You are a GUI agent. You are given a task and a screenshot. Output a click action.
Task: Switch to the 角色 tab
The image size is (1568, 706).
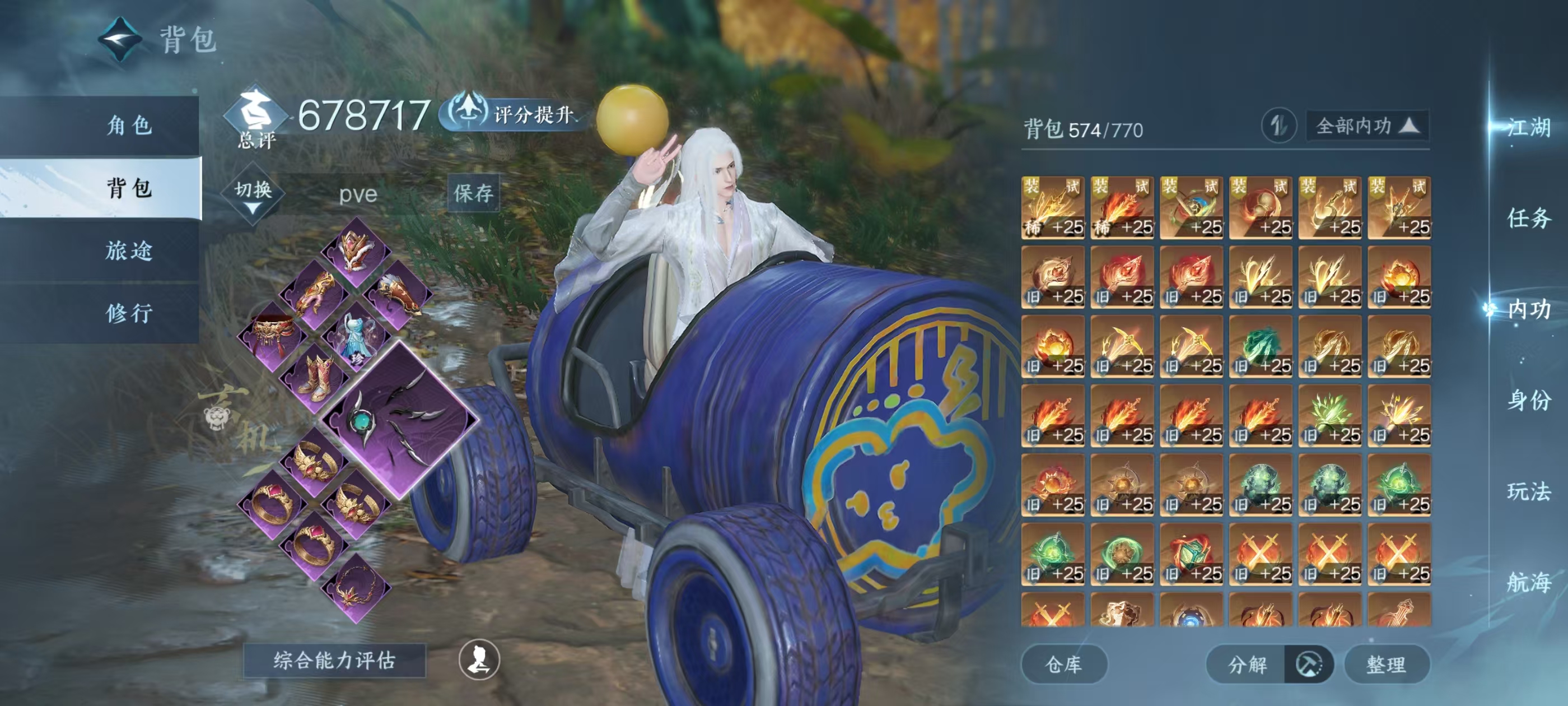(128, 126)
